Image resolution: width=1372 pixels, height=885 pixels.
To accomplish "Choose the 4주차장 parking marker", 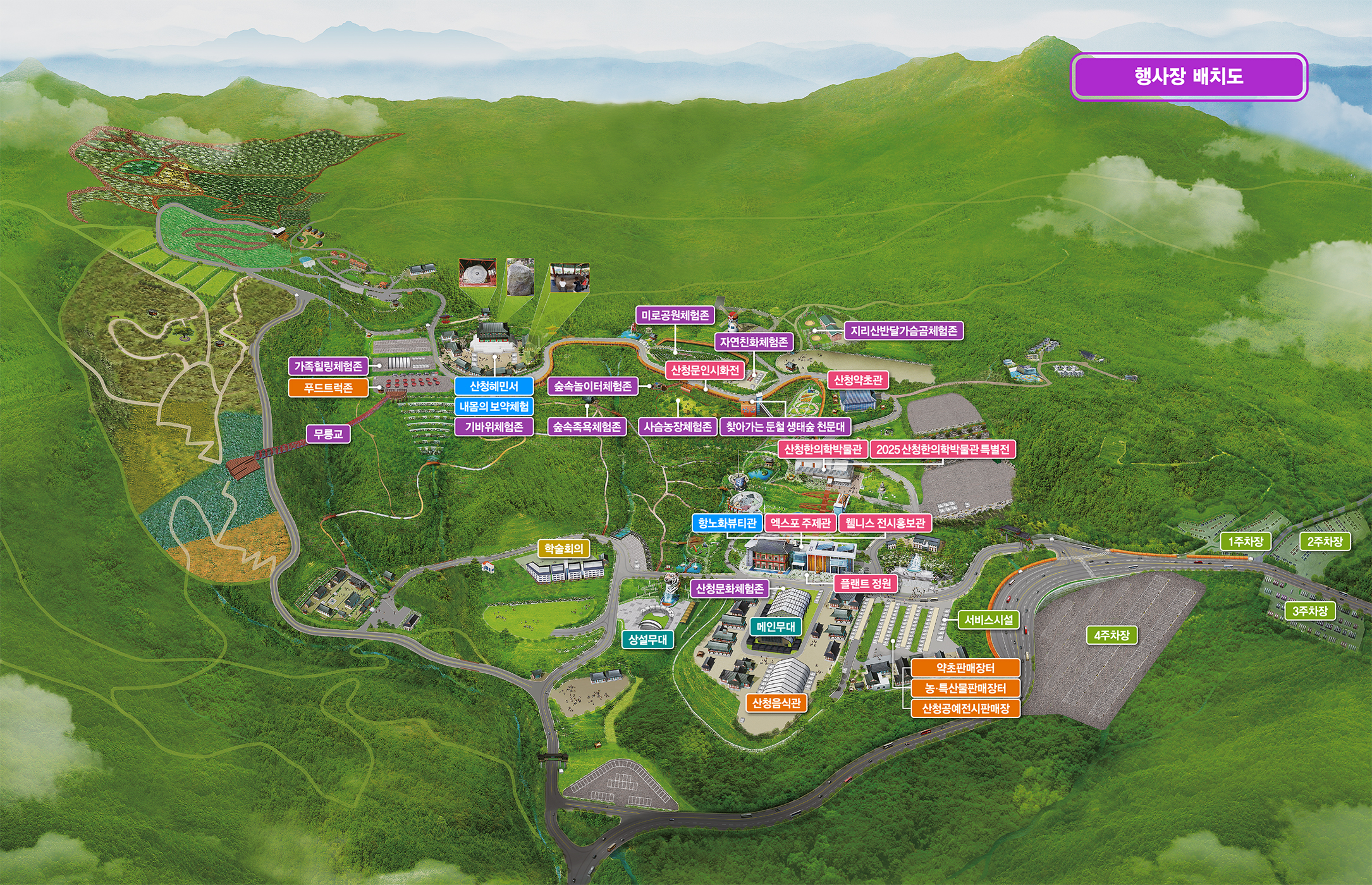I will tap(1112, 635).
